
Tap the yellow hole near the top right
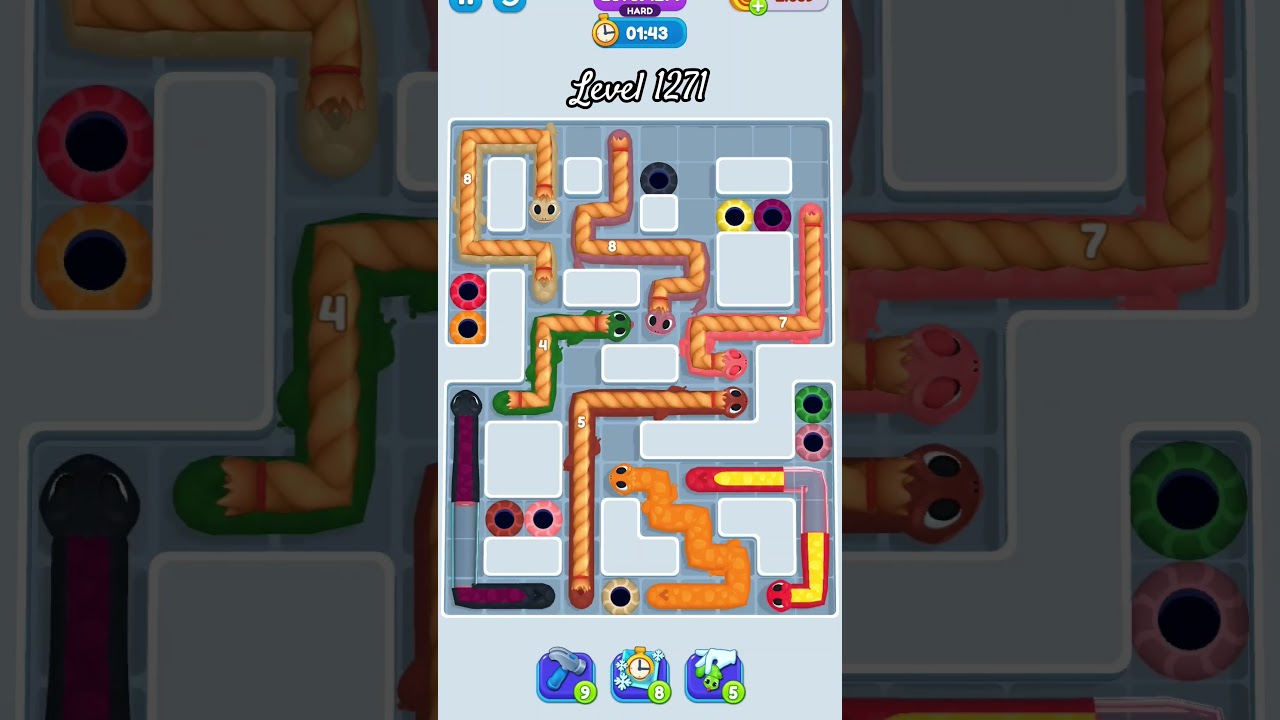coord(735,217)
